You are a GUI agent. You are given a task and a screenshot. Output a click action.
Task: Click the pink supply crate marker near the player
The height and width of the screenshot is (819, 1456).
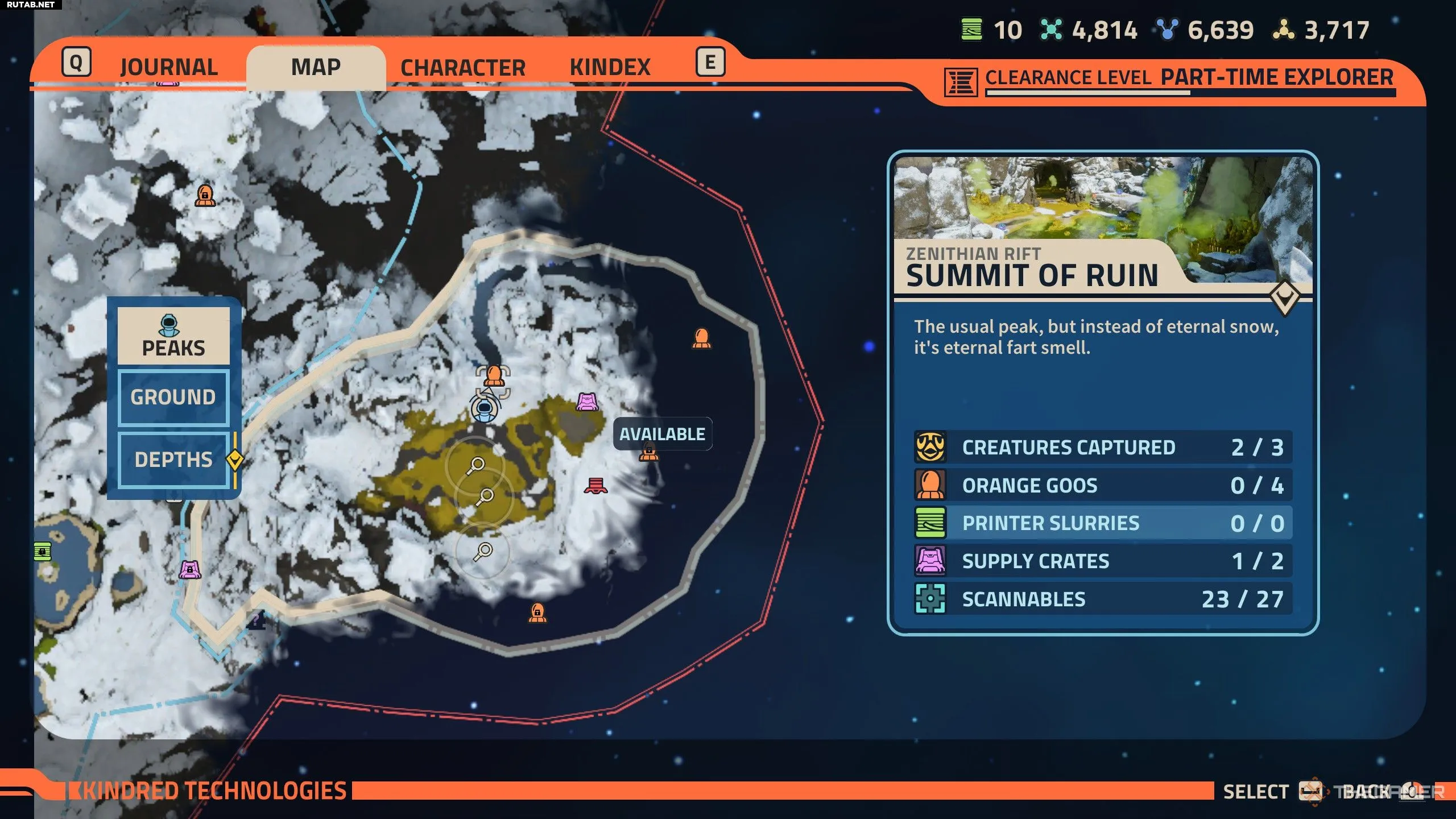588,402
